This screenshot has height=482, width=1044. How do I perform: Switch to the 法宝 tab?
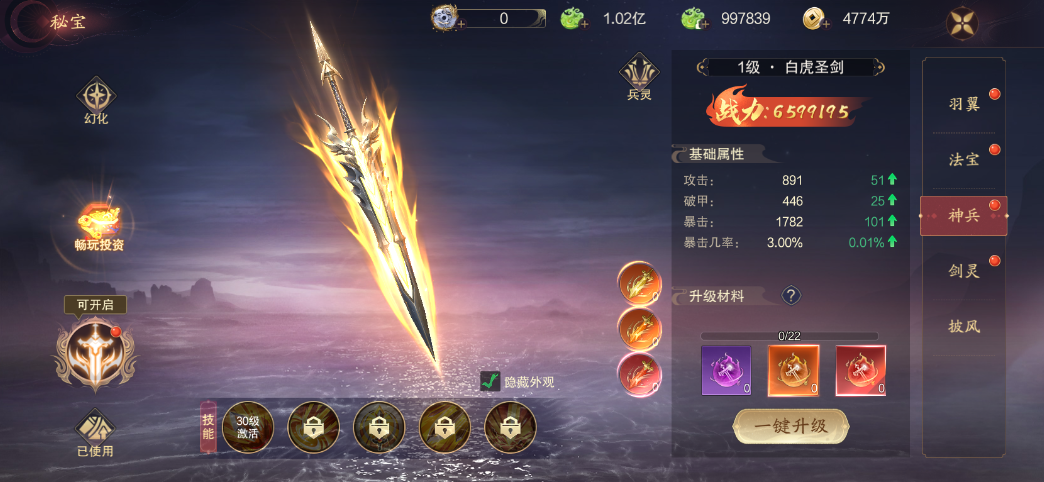(x=964, y=160)
